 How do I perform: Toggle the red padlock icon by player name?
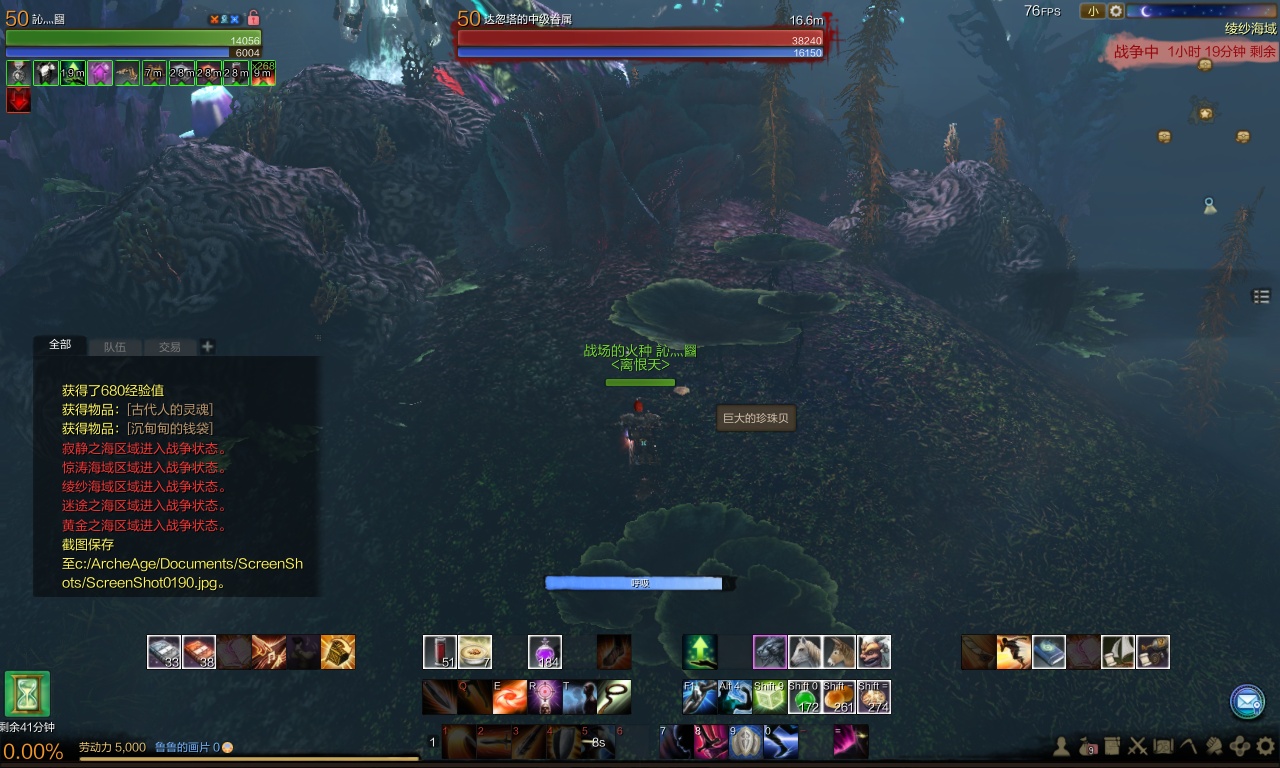(253, 18)
